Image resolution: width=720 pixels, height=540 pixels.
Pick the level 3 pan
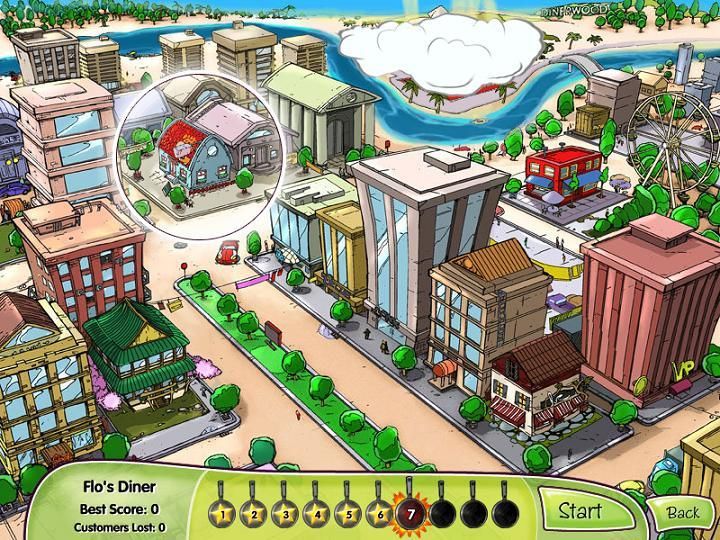click(x=286, y=514)
